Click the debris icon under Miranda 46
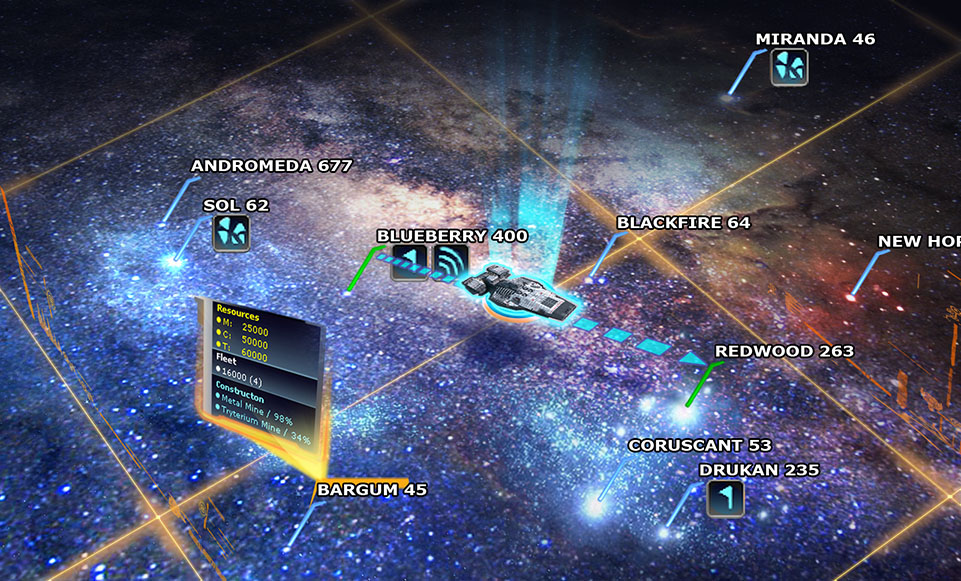Viewport: 961px width, 581px height. 789,67
